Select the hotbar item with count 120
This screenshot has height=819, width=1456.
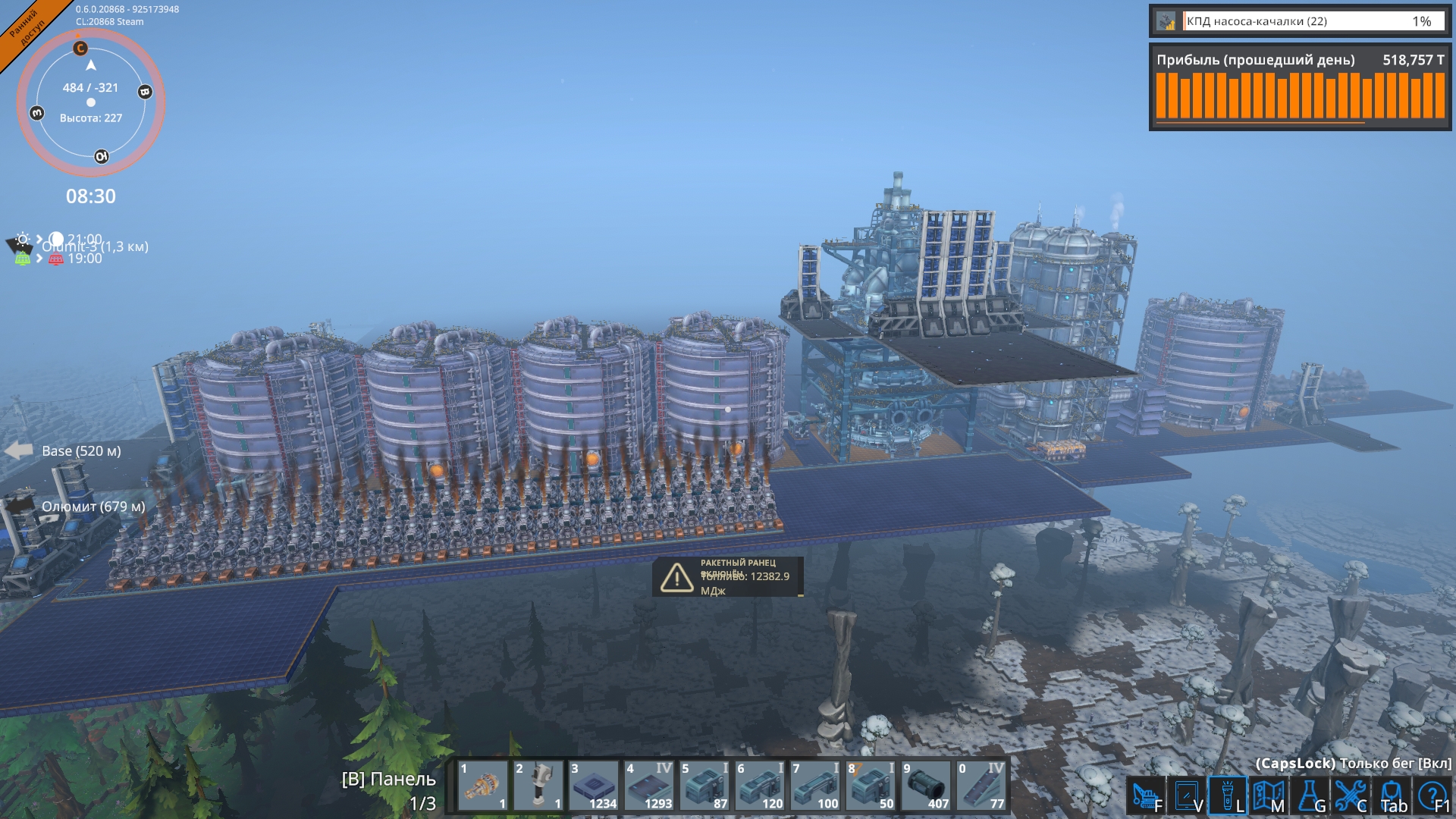click(x=760, y=786)
